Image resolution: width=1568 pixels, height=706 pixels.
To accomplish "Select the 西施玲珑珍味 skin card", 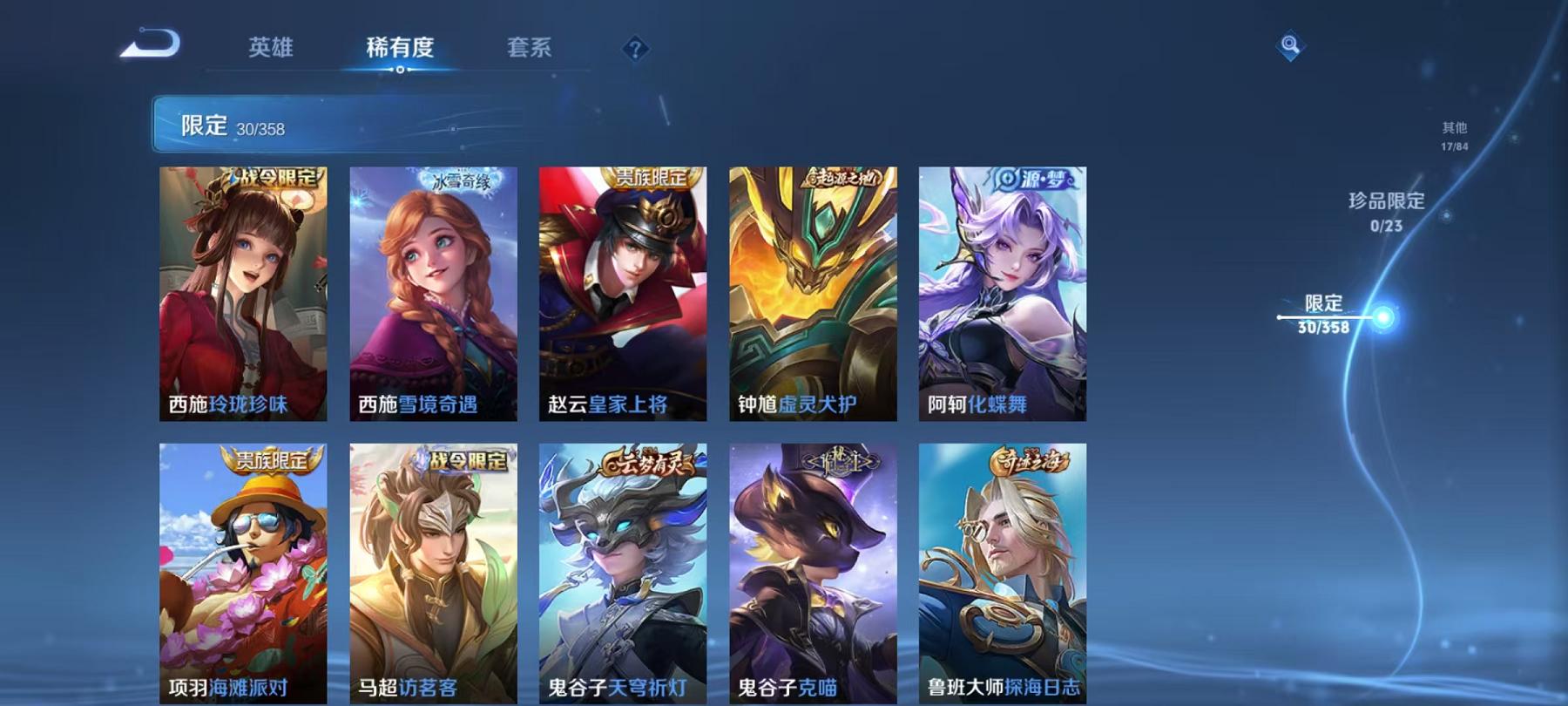I will click(244, 296).
